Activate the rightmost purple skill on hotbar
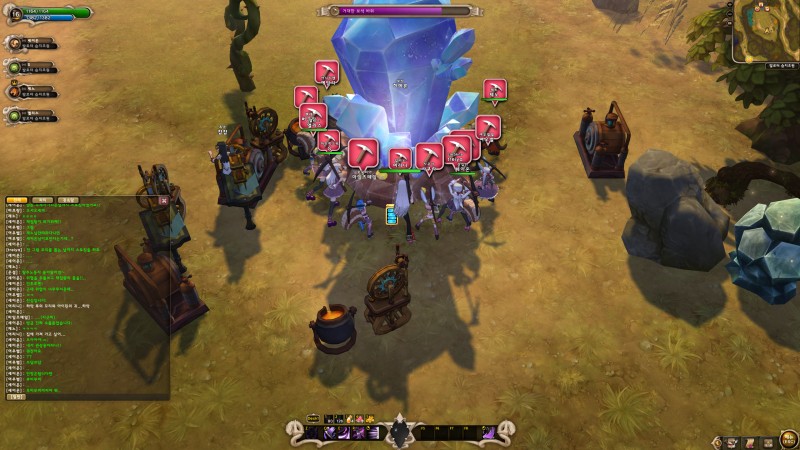Viewport: 800px width, 450px height. click(x=488, y=433)
